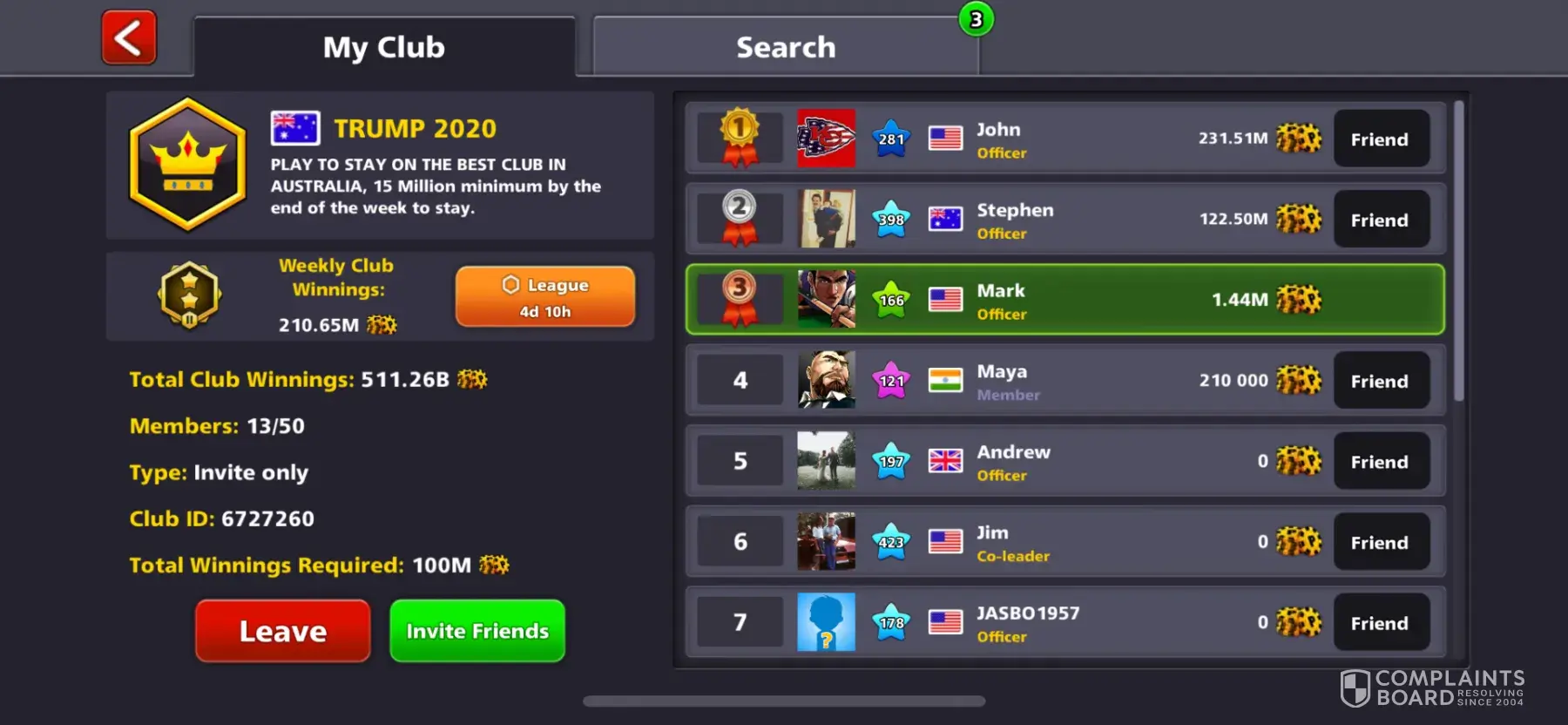Add Stephen using his Friend button
1568x725 pixels.
(x=1380, y=220)
